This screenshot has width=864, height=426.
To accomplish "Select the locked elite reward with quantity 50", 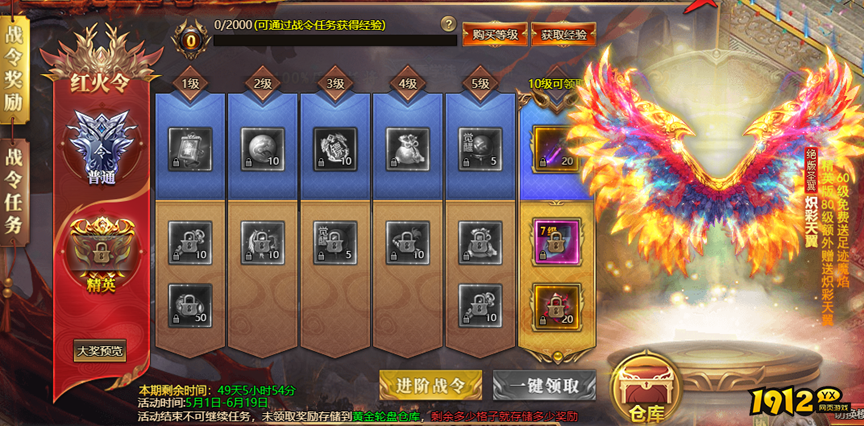I will [x=190, y=304].
